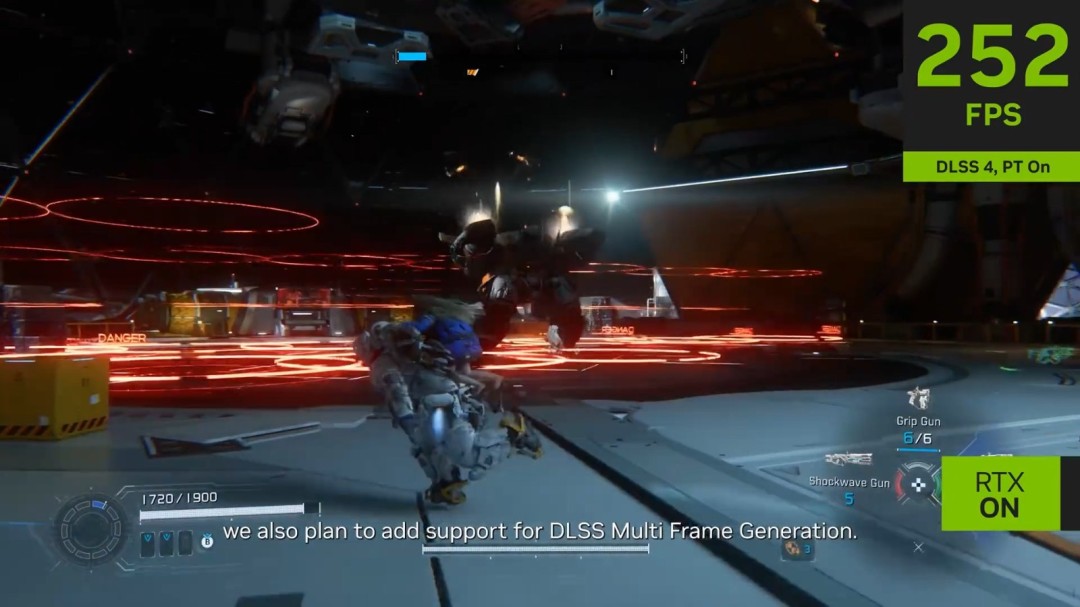Click the green RTX ON badge
The image size is (1080, 607).
(999, 494)
